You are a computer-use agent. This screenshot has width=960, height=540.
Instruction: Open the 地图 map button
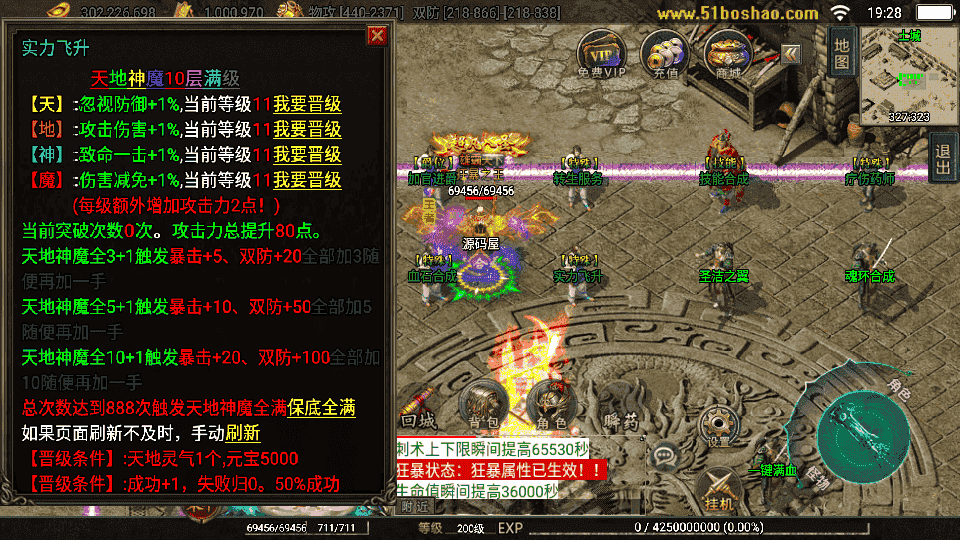[x=841, y=52]
